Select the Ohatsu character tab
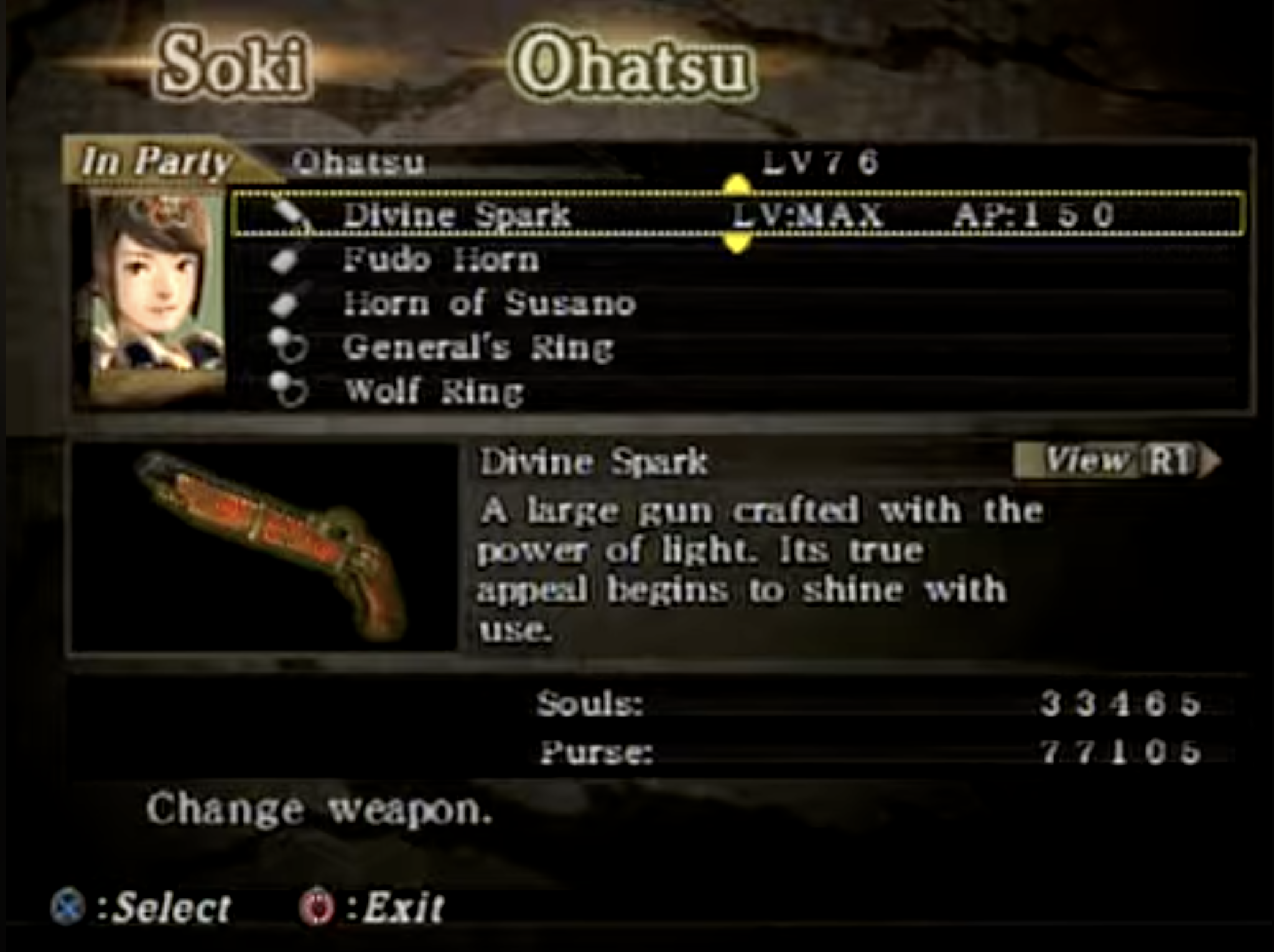This screenshot has width=1274, height=952. click(x=632, y=67)
